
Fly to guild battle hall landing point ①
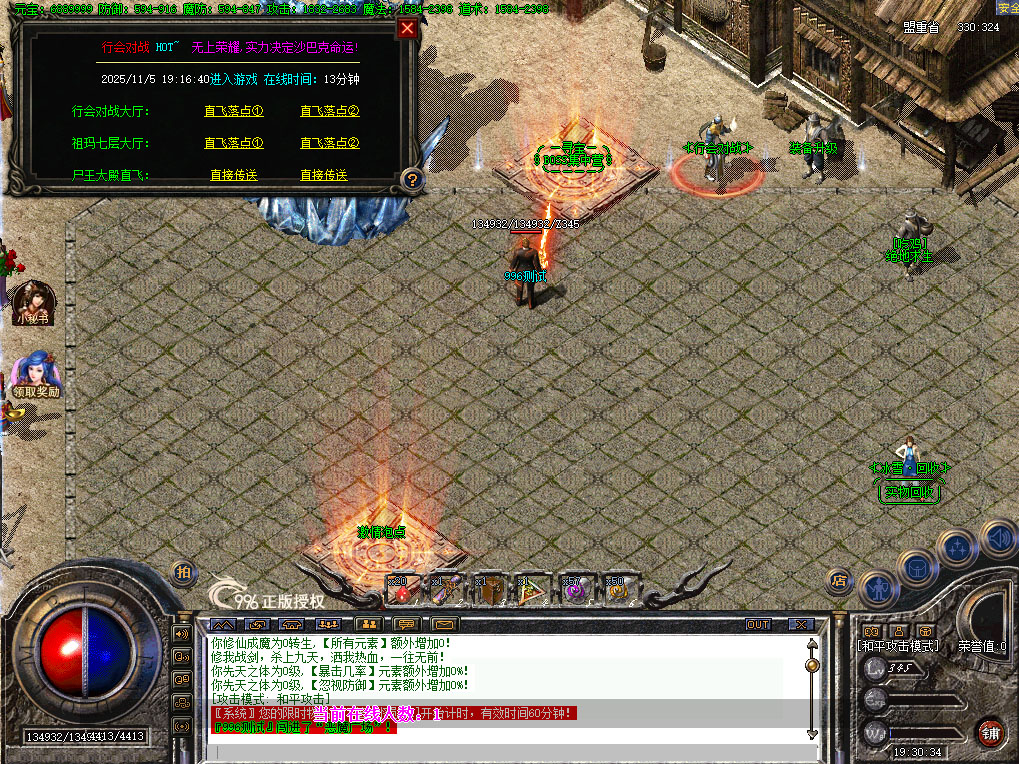(x=233, y=112)
